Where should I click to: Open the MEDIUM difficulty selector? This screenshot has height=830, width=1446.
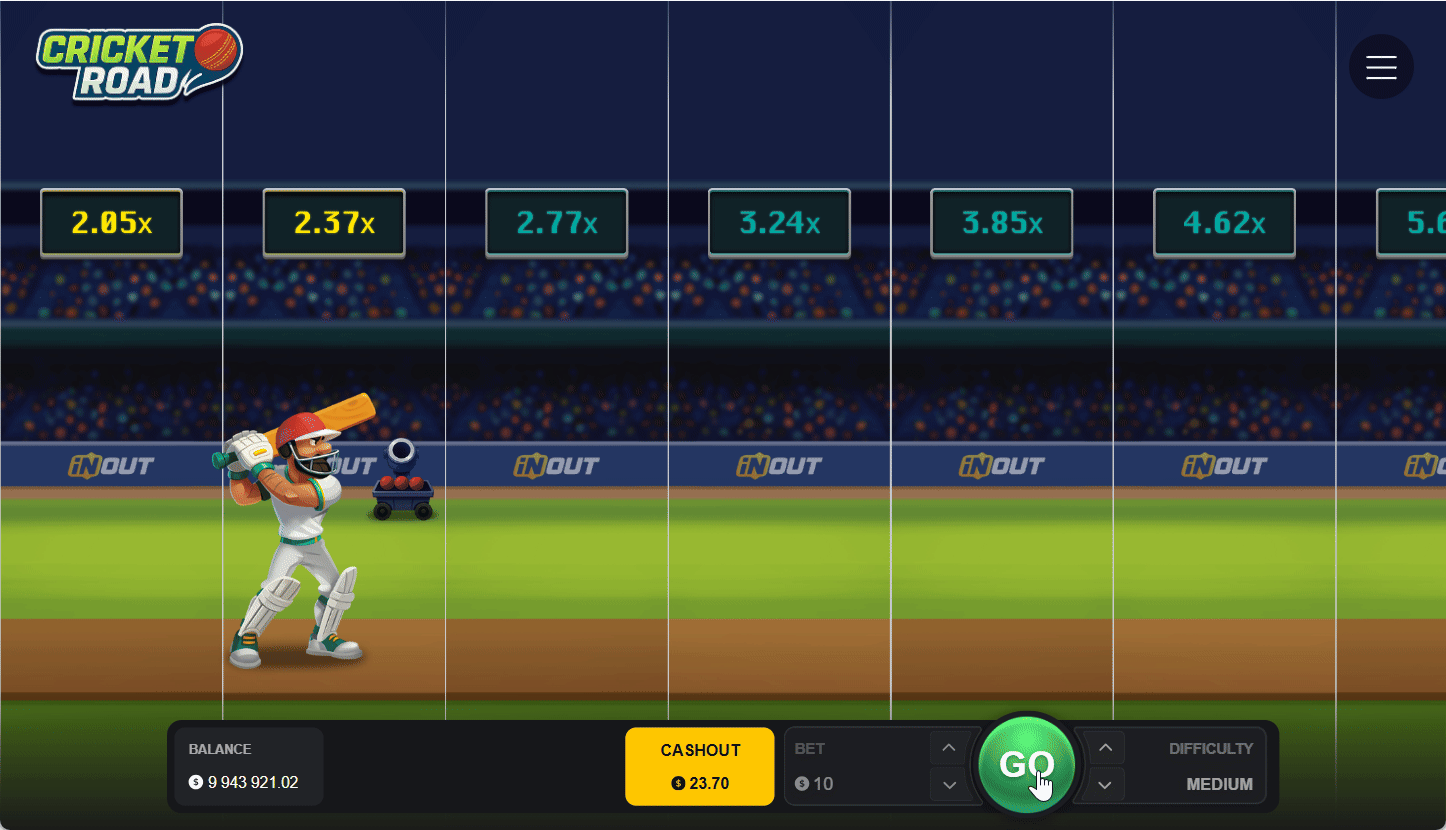coord(1221,784)
